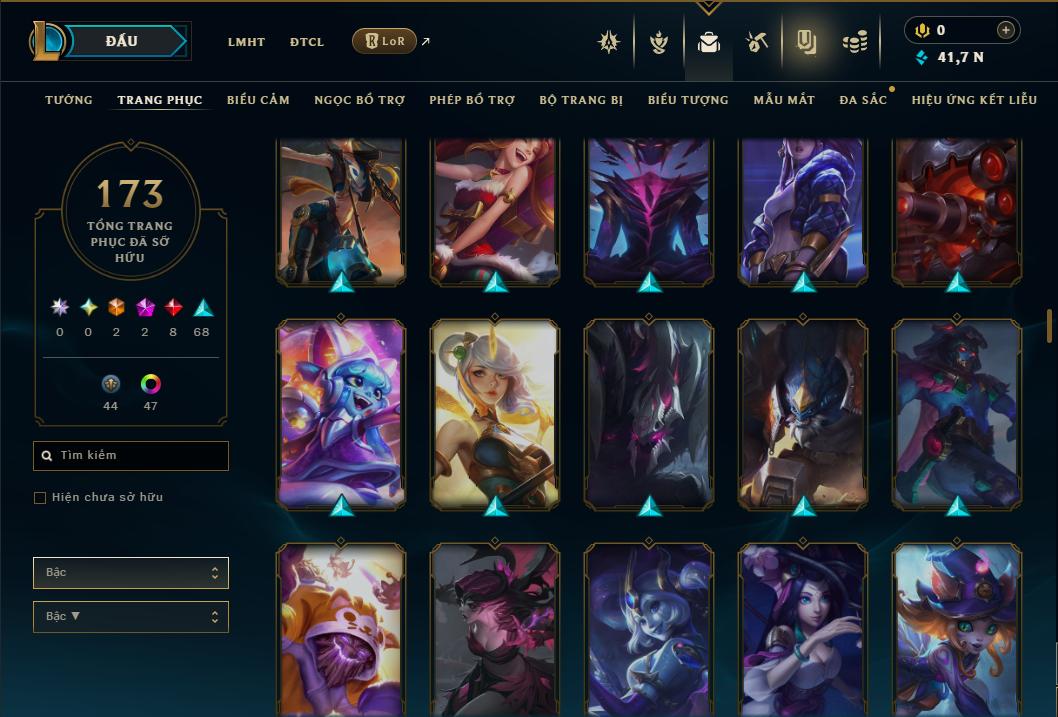Open the hammer crafting loot icon
Image resolution: width=1058 pixels, height=717 pixels.
click(756, 42)
